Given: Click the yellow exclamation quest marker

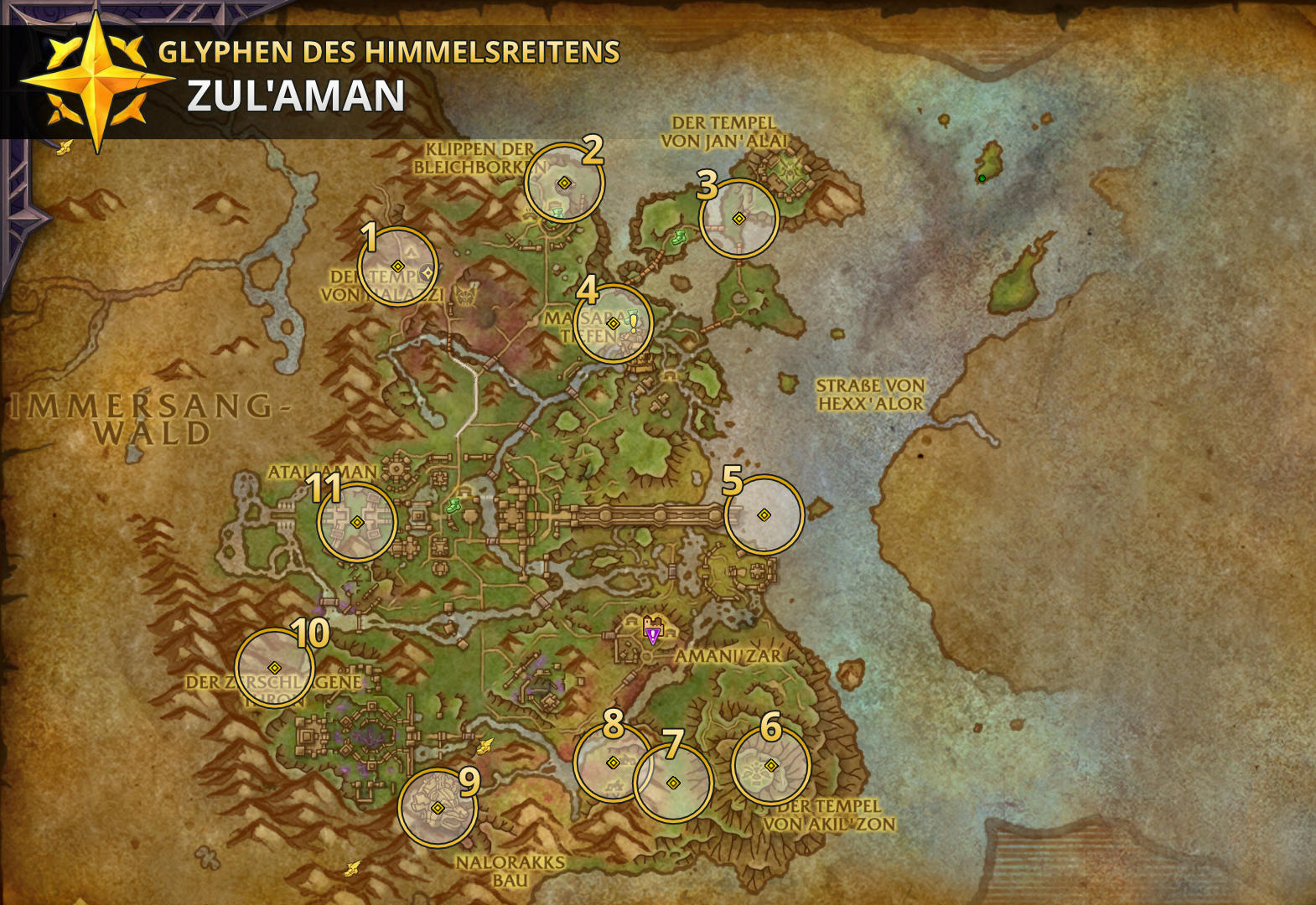Looking at the screenshot, I should [x=635, y=323].
